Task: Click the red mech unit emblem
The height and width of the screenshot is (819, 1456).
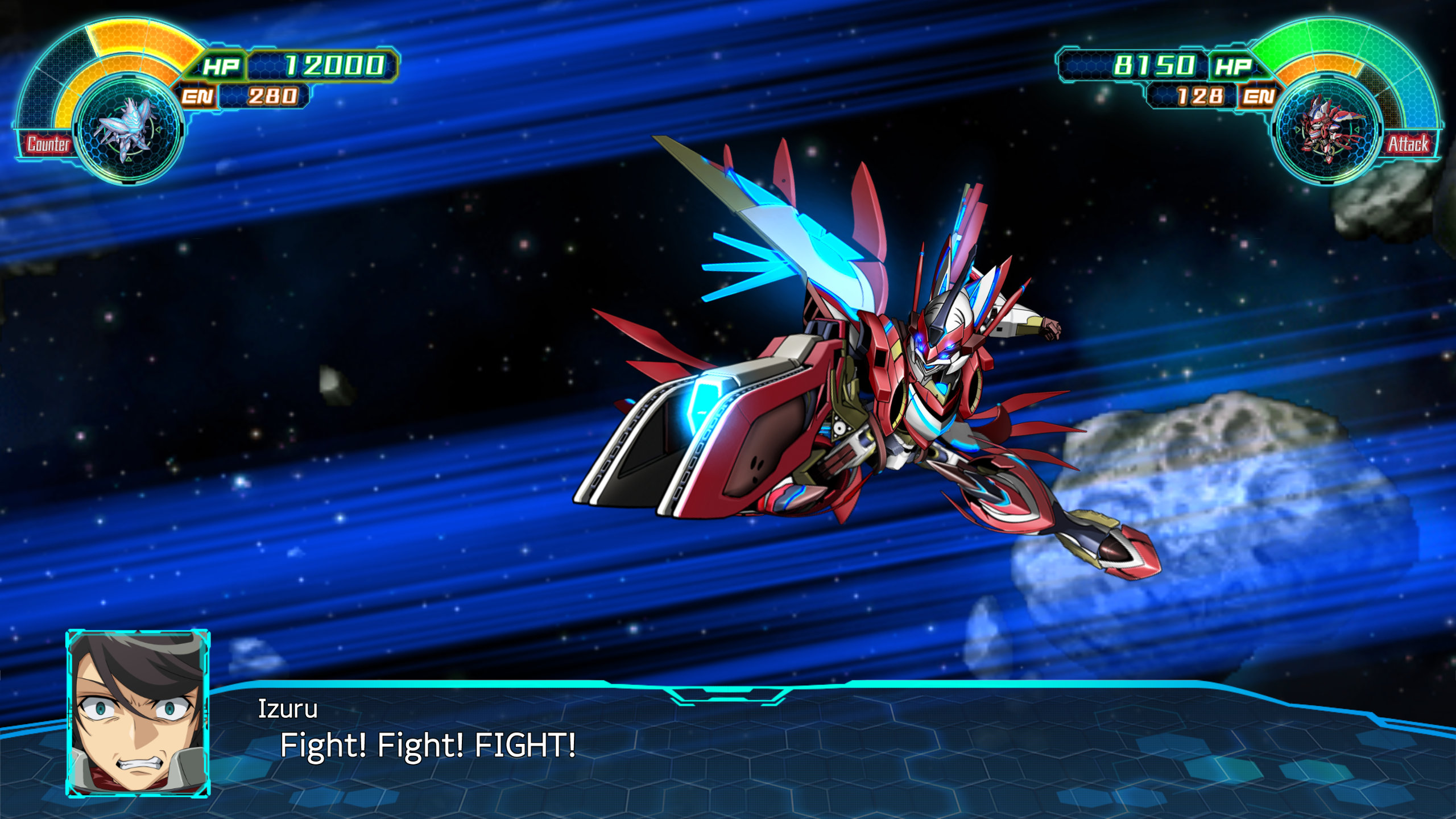Action: (x=1328, y=130)
